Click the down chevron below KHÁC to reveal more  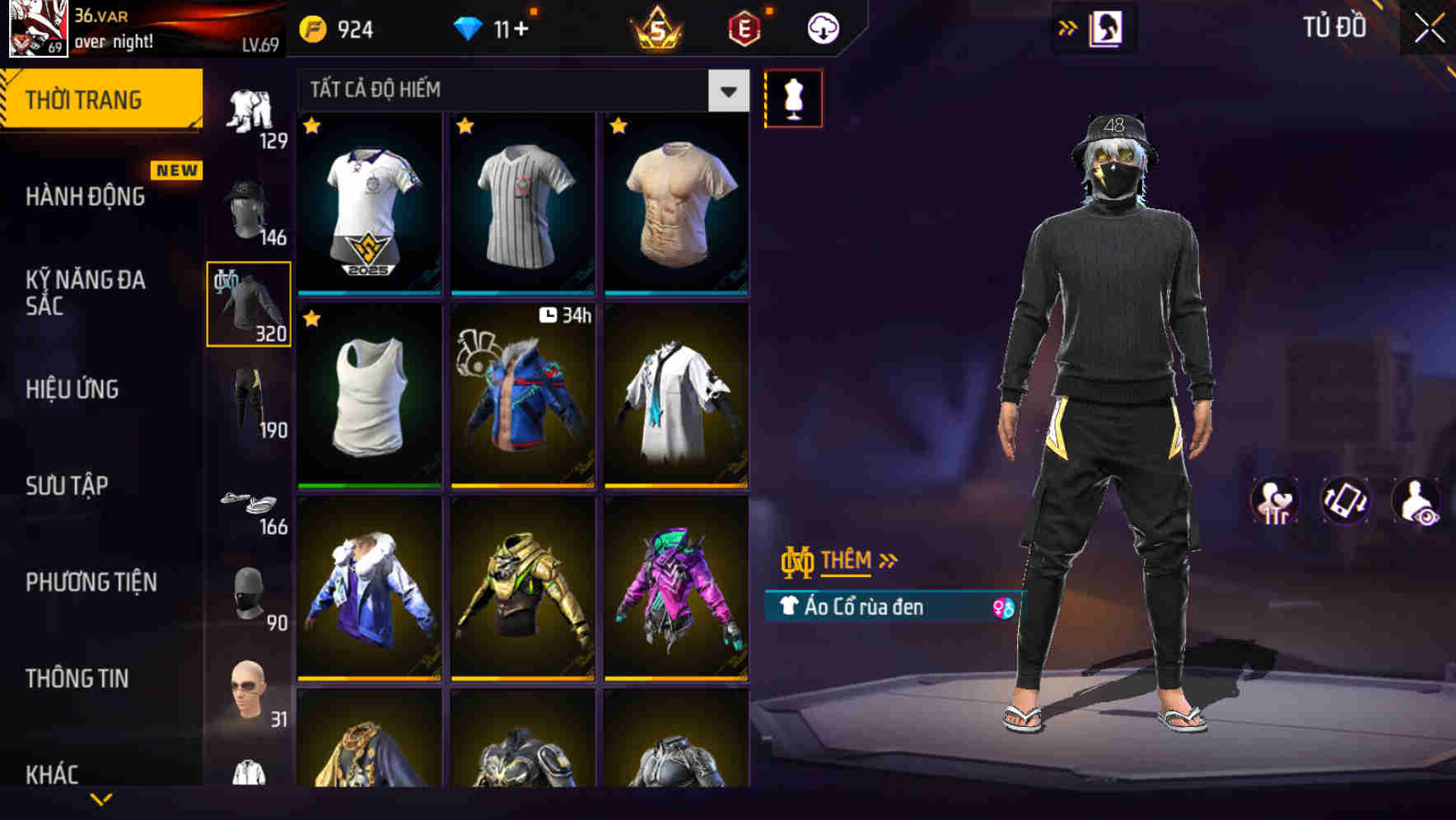(x=100, y=799)
